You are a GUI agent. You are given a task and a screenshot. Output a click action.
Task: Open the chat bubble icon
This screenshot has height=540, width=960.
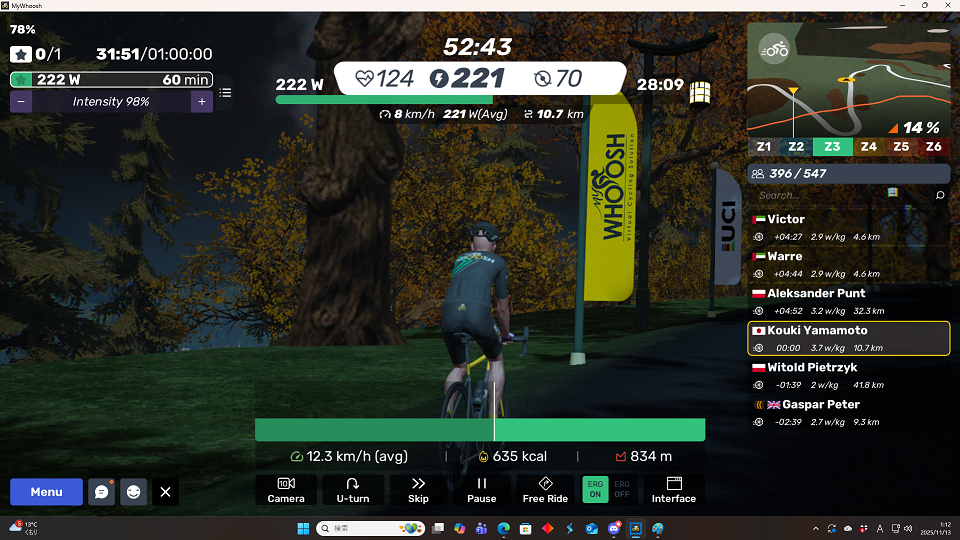point(101,492)
